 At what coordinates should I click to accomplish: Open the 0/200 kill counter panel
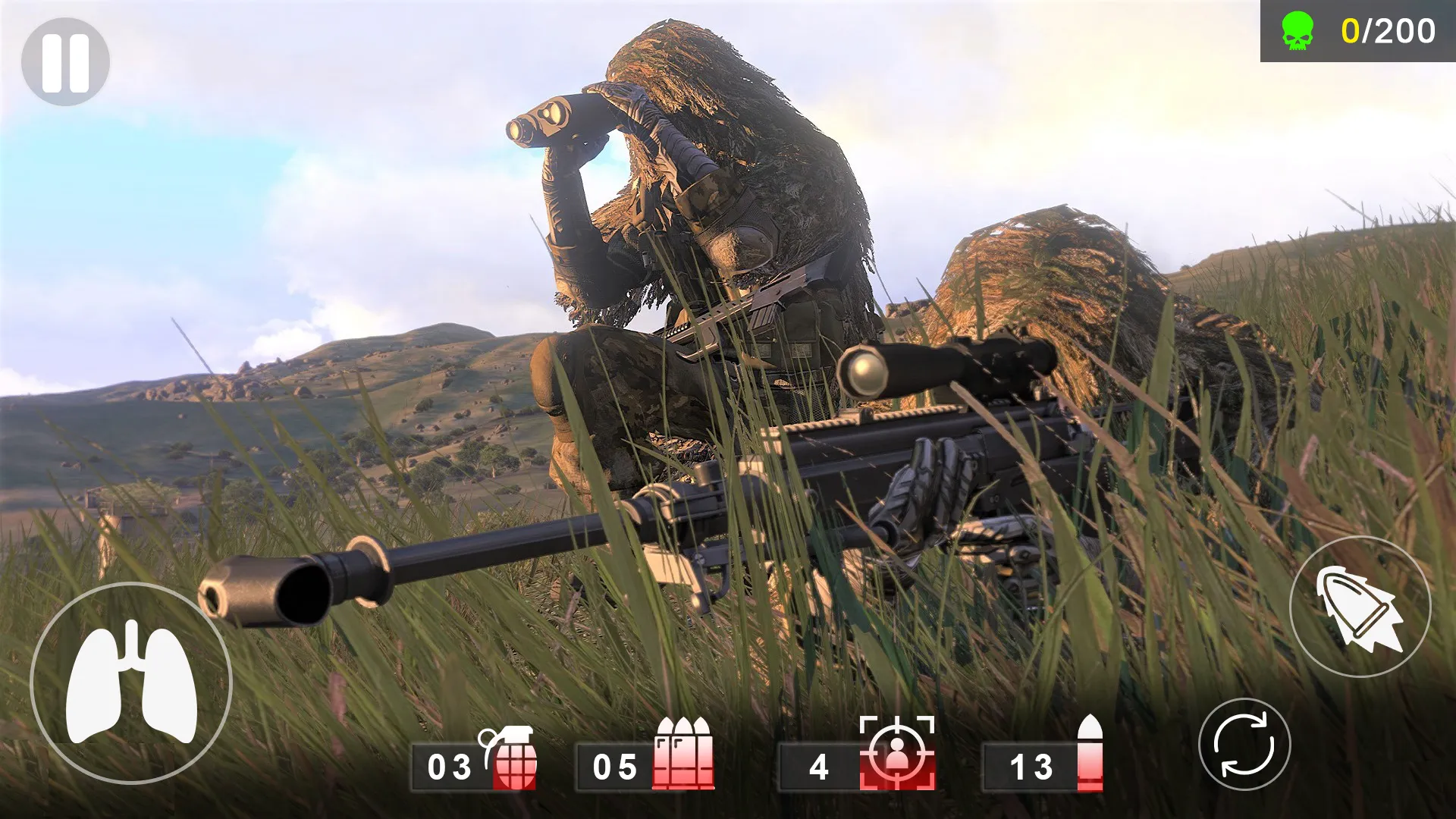[x=1357, y=32]
